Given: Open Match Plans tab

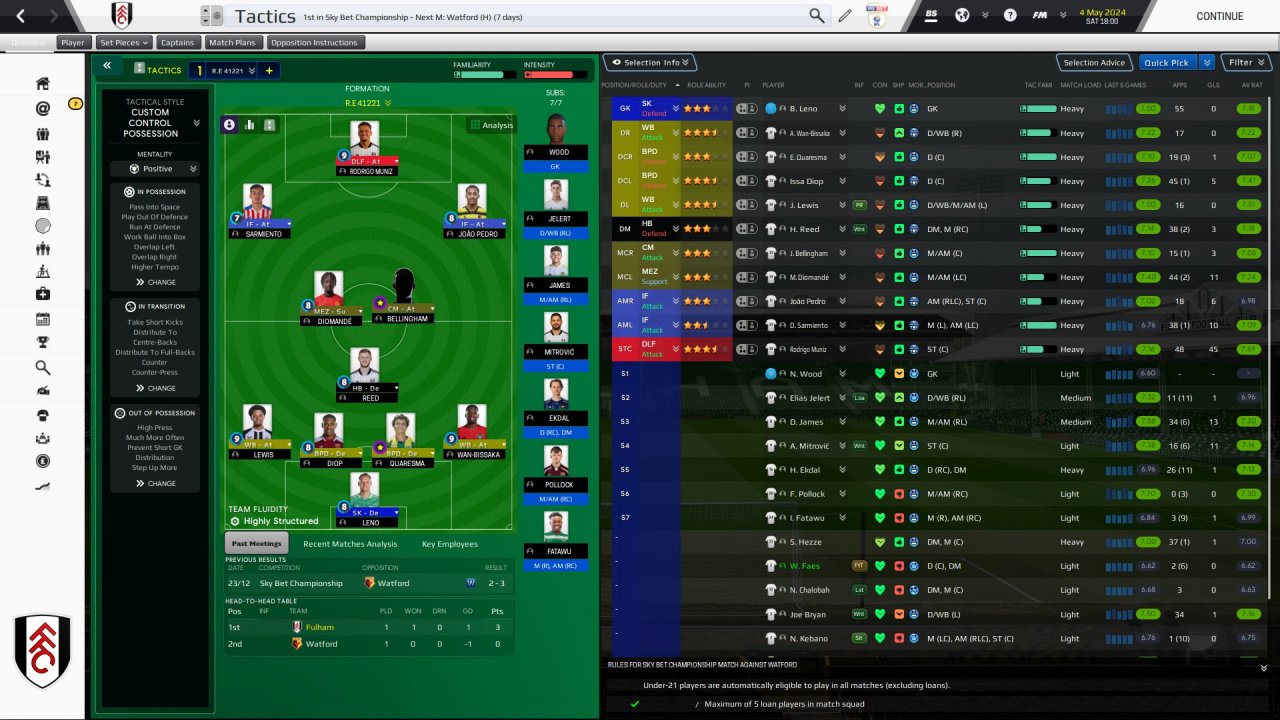Looking at the screenshot, I should [233, 43].
